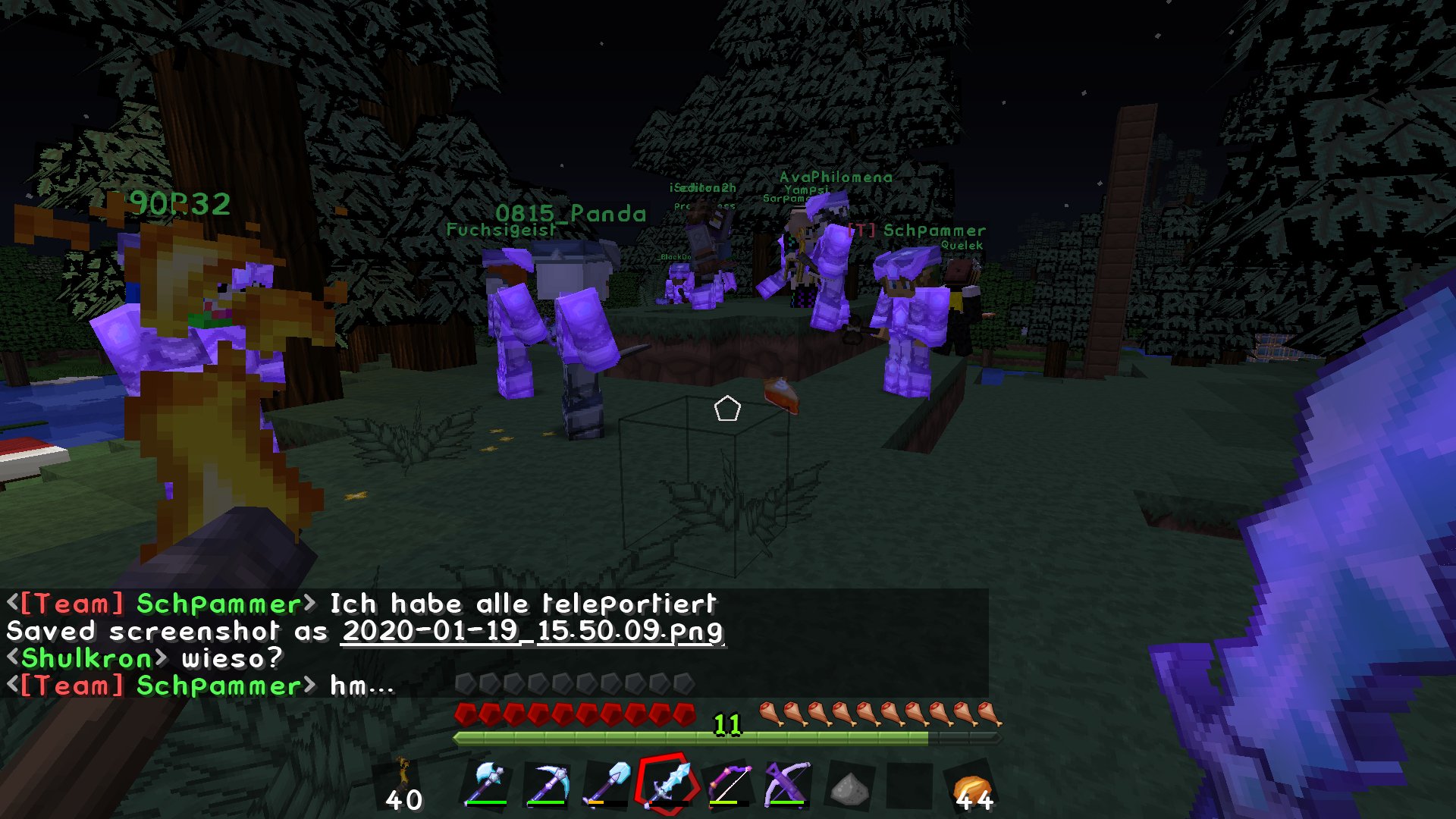Click Schpammer's 'hm...' chat message

pyautogui.click(x=362, y=686)
